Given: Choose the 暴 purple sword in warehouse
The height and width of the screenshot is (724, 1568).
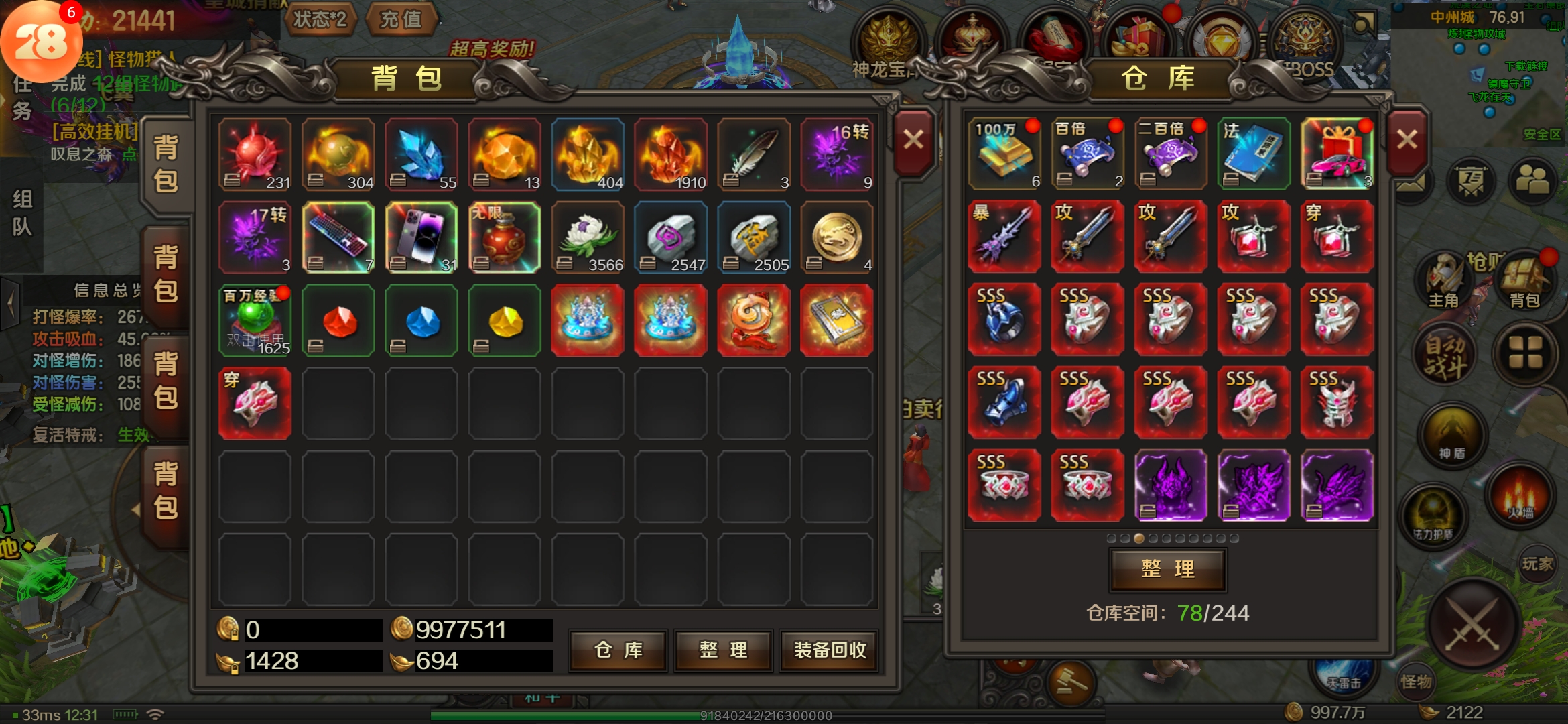Looking at the screenshot, I should coord(1004,237).
